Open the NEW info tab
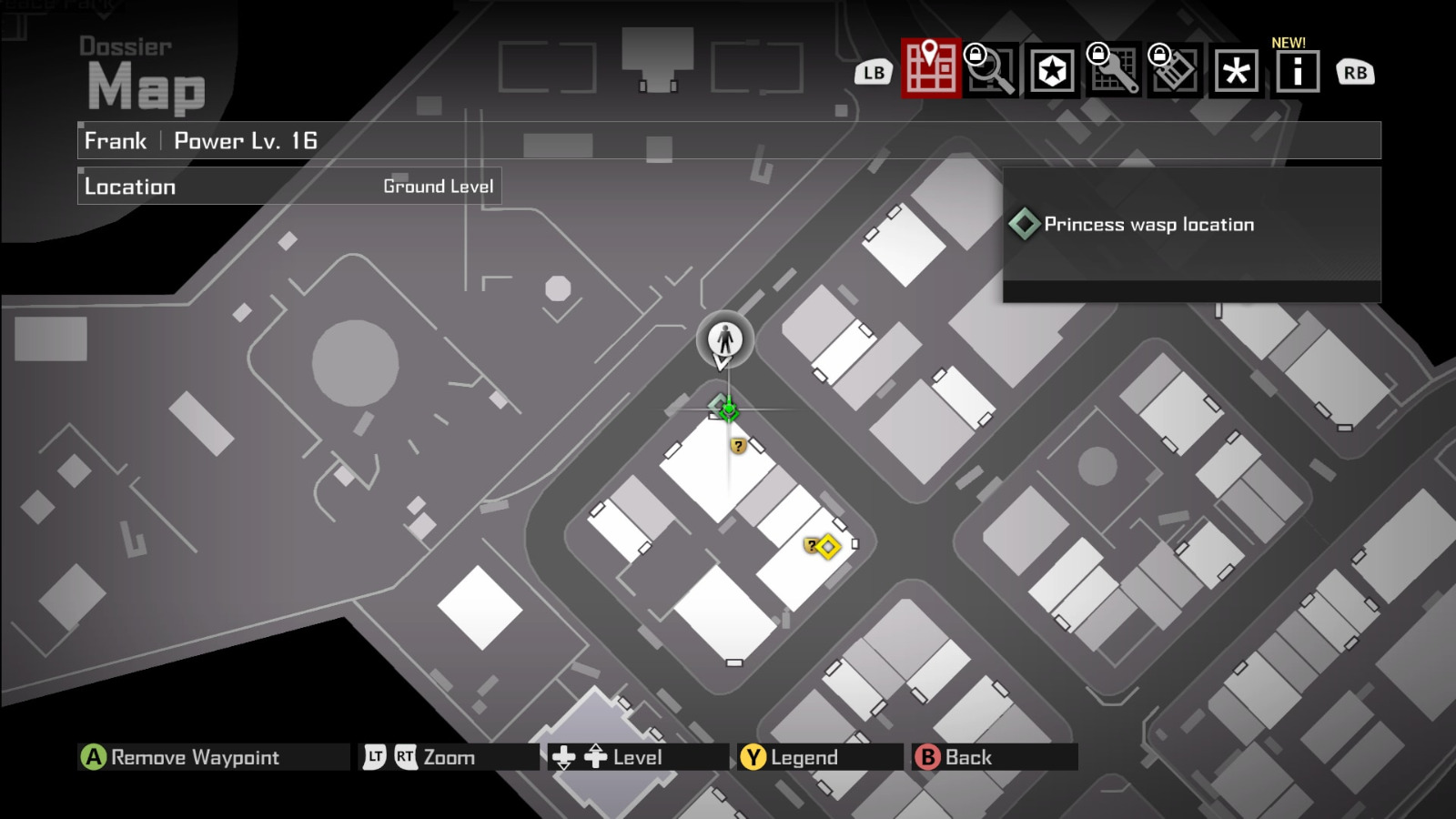This screenshot has width=1456, height=819. point(1297,71)
